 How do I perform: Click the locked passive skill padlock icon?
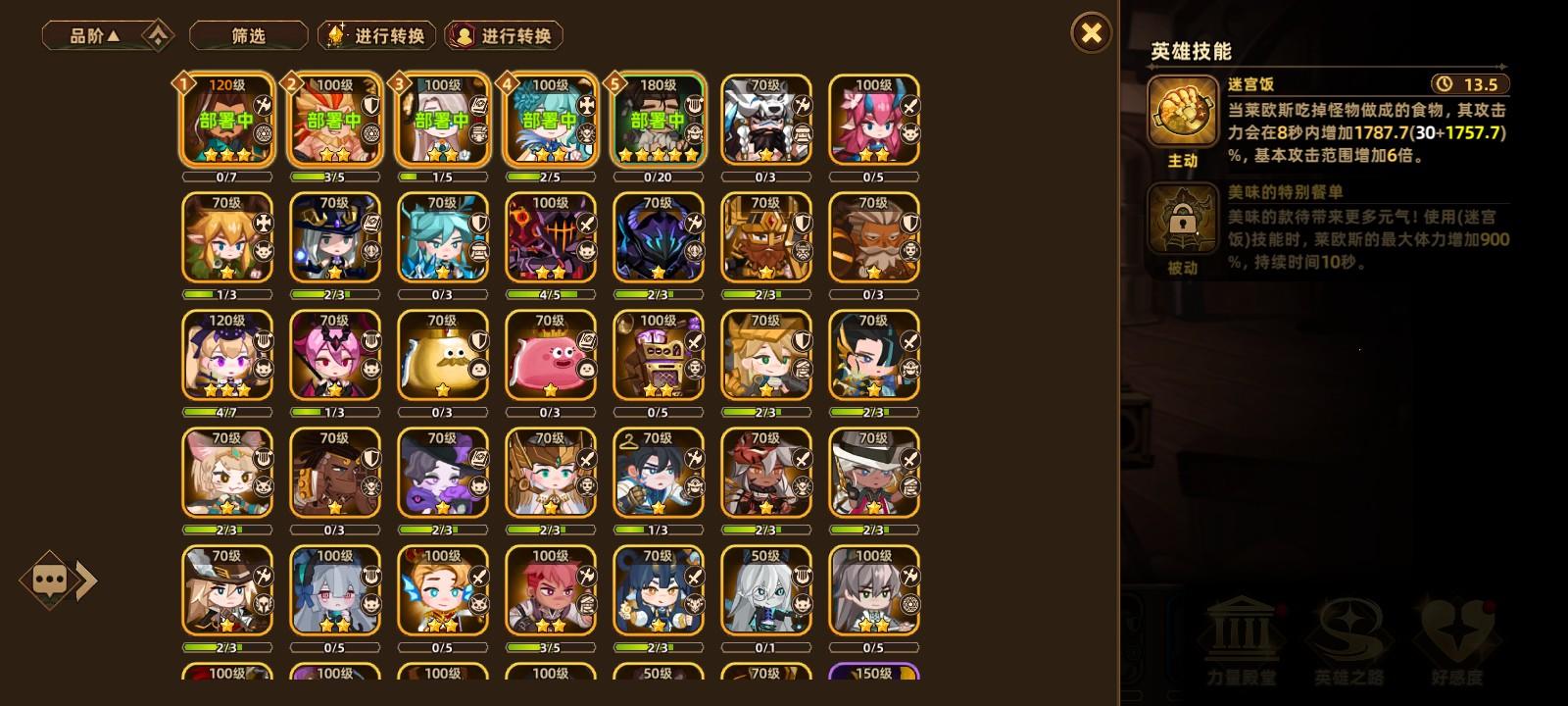(1183, 218)
